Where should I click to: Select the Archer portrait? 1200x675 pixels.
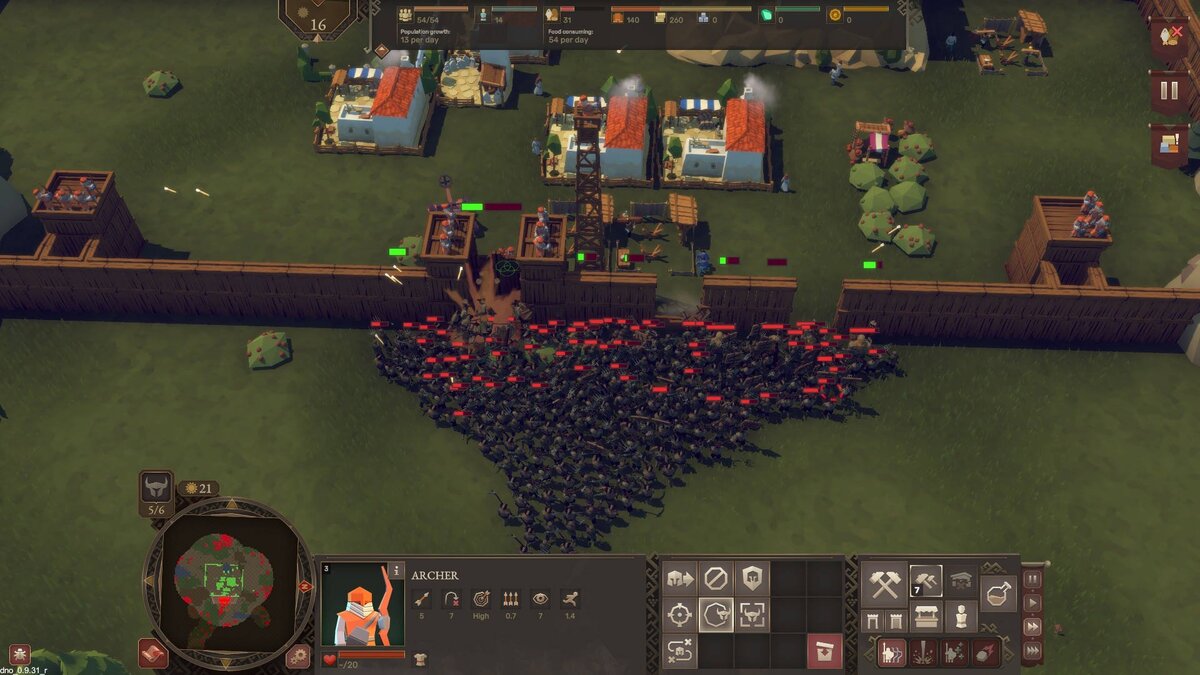tap(363, 605)
